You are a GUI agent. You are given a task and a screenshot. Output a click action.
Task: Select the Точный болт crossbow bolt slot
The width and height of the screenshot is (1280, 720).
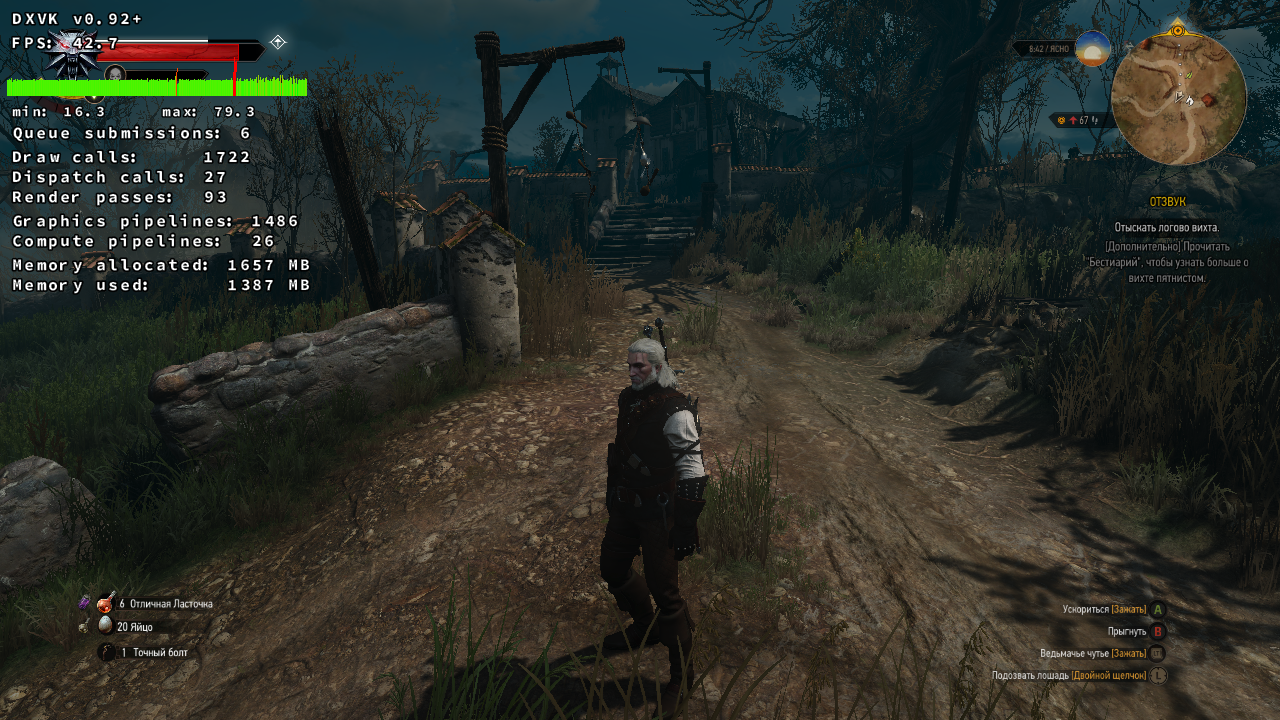pyautogui.click(x=107, y=652)
